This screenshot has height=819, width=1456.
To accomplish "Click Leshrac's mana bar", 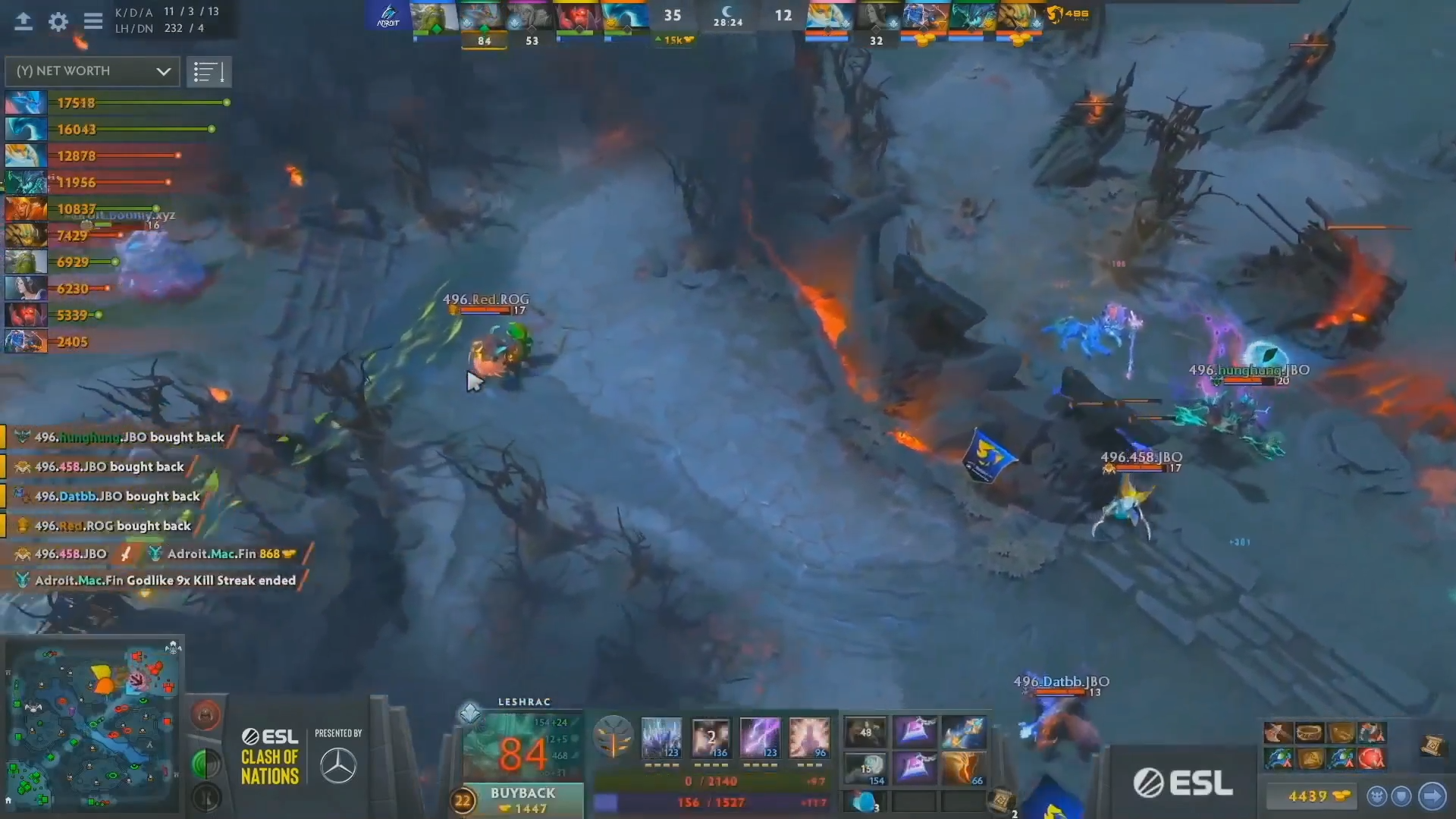I will [713, 802].
